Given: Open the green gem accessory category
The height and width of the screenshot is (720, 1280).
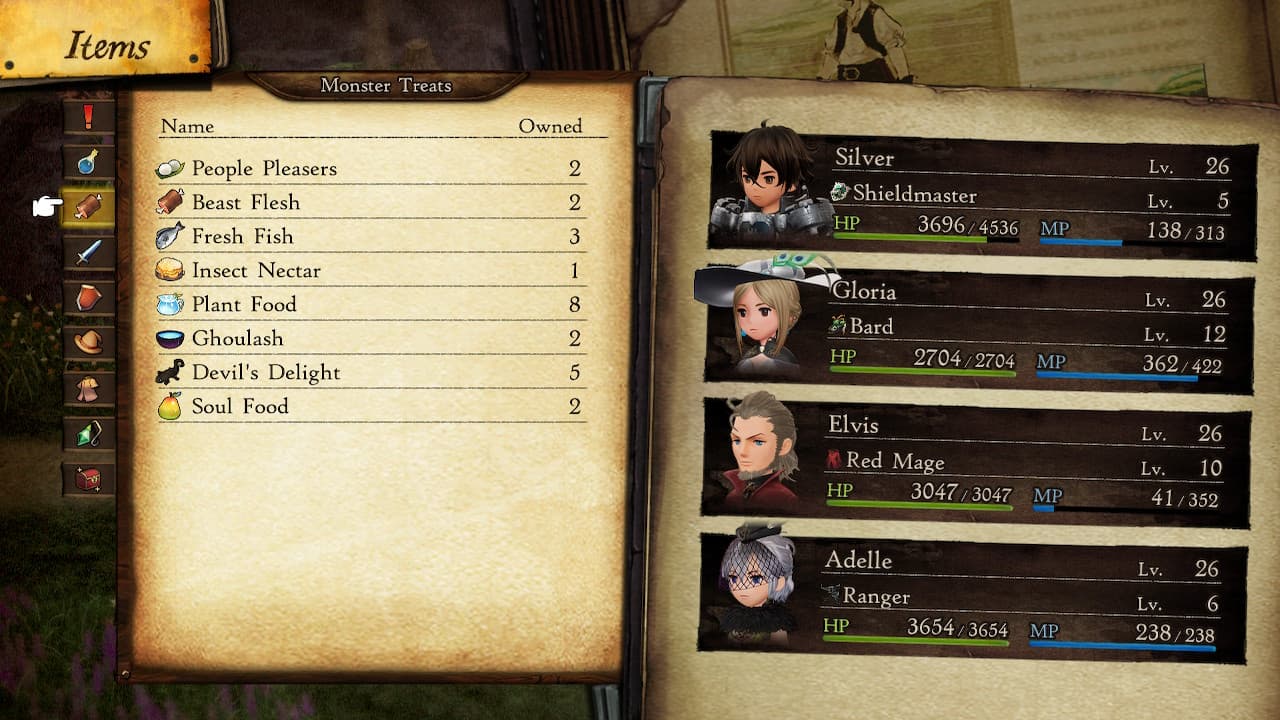Looking at the screenshot, I should tap(88, 433).
